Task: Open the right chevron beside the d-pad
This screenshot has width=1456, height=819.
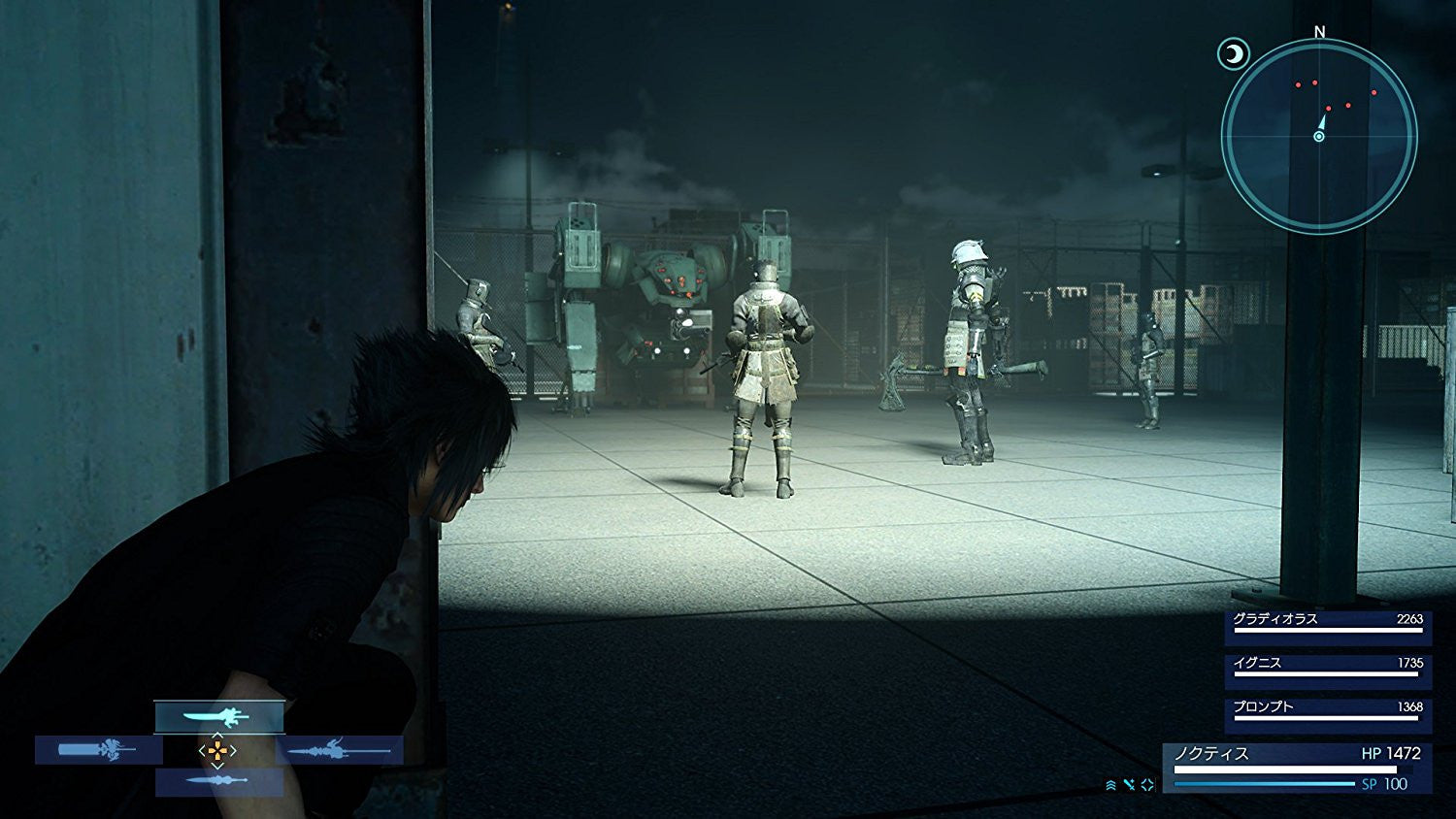Action: pos(231,749)
